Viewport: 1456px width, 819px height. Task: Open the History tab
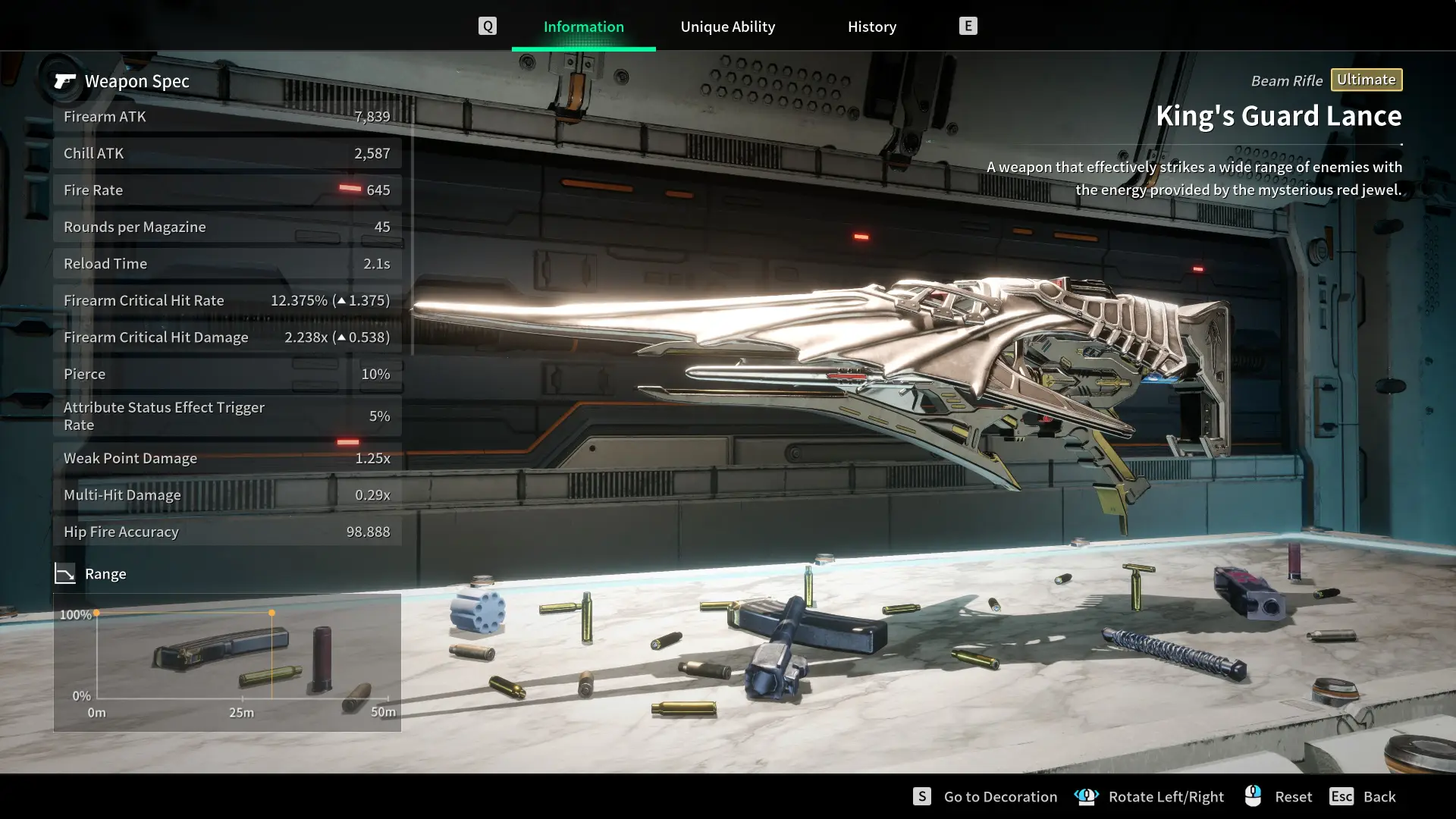(871, 27)
